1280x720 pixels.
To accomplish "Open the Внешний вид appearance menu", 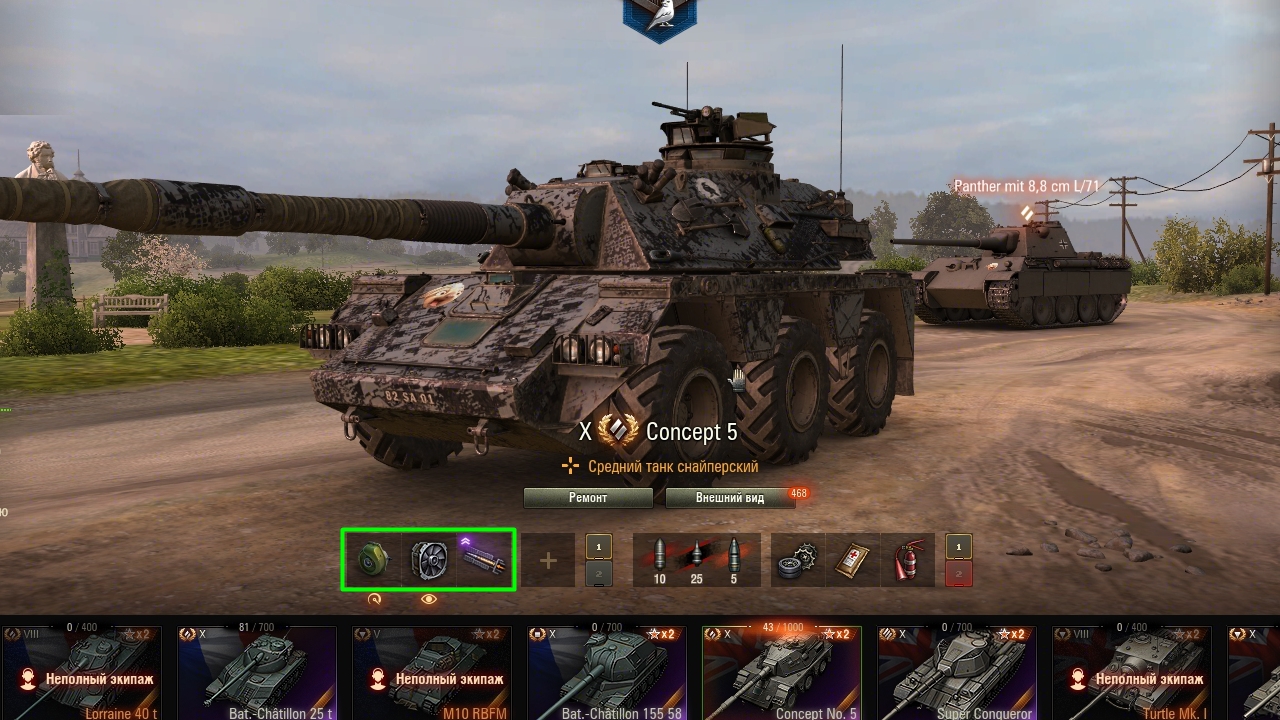I will coord(730,498).
